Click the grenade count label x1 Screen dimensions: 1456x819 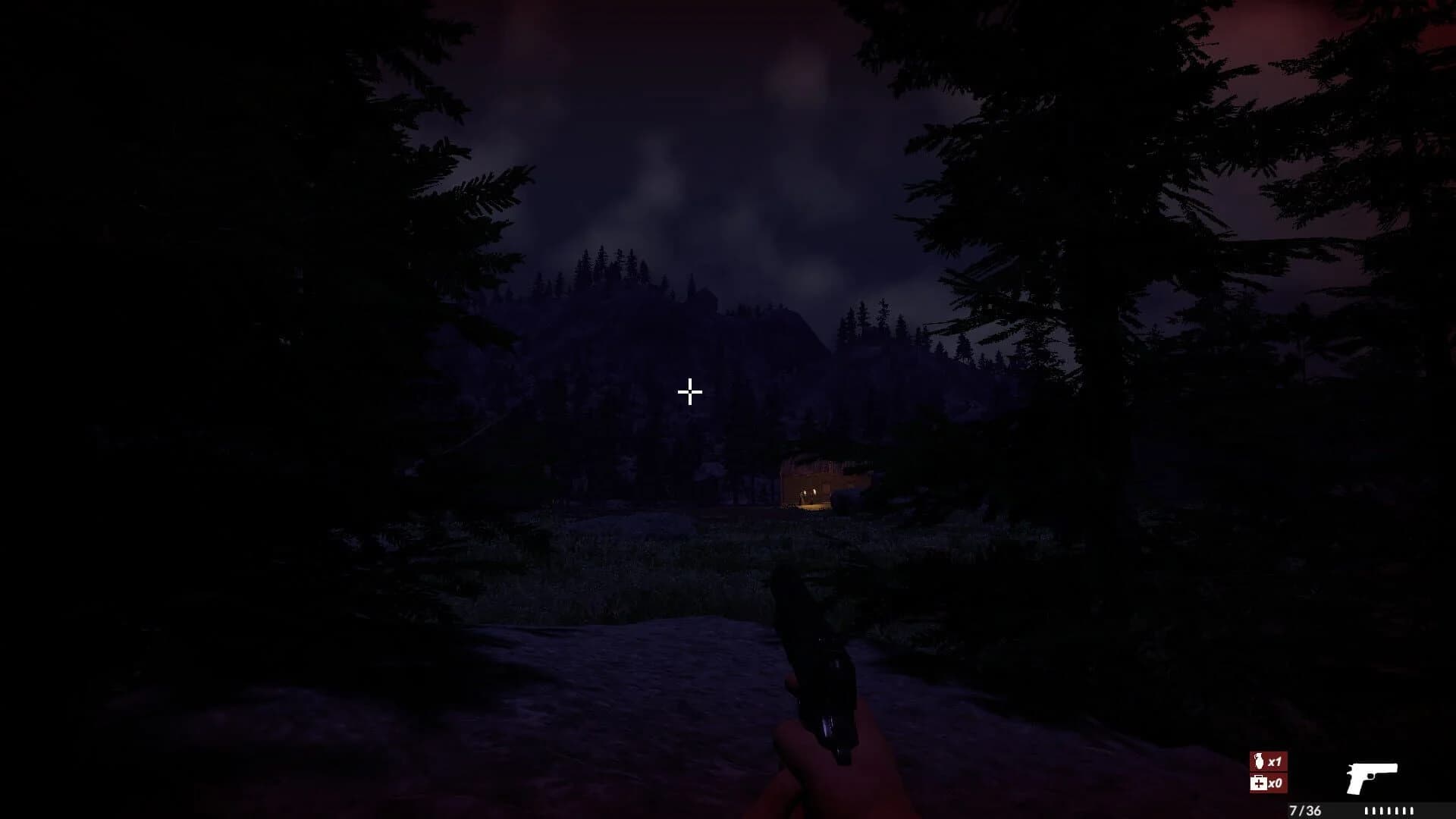click(1275, 760)
